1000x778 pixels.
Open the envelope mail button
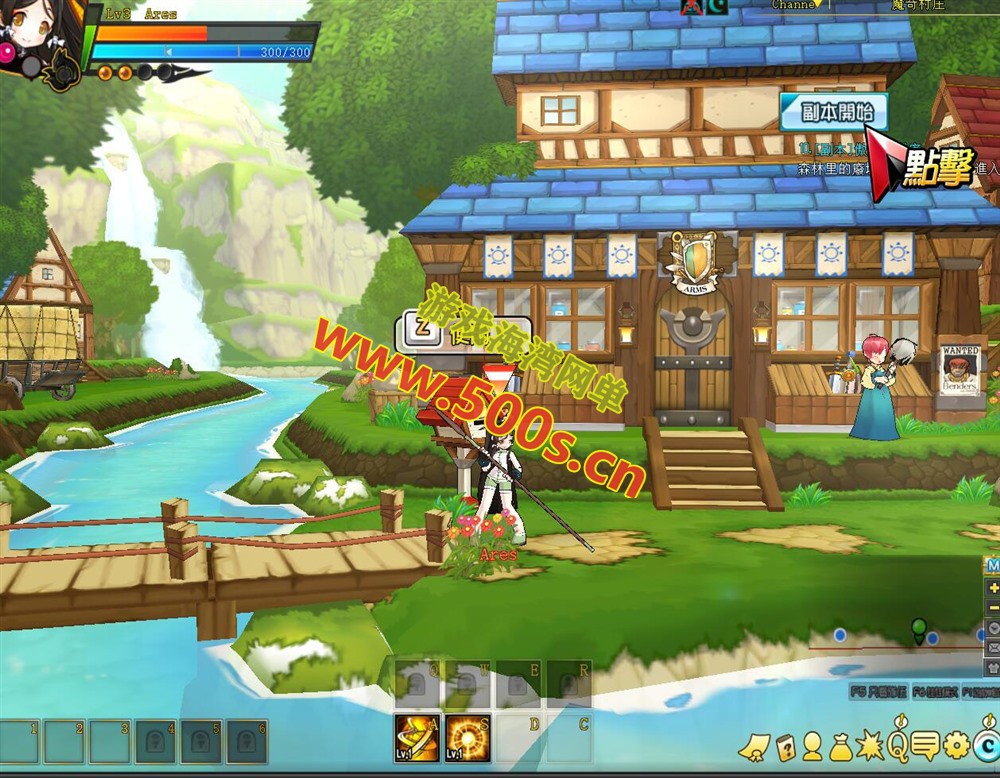click(x=992, y=647)
